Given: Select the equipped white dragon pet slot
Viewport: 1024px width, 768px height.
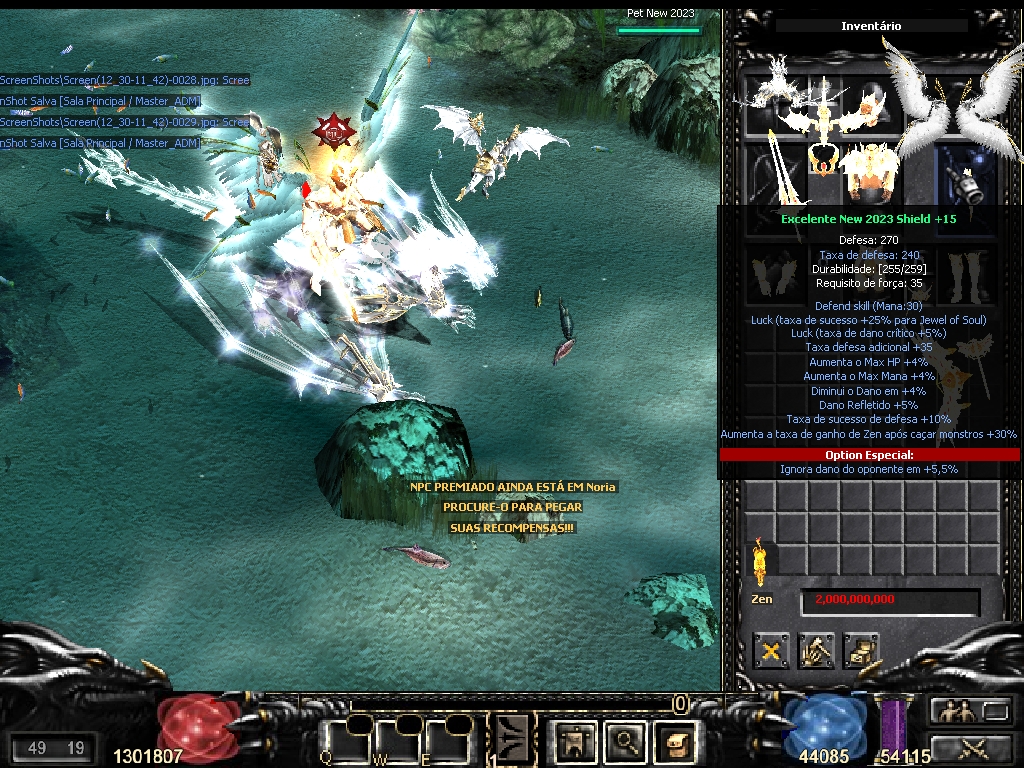Looking at the screenshot, I should pos(775,100).
